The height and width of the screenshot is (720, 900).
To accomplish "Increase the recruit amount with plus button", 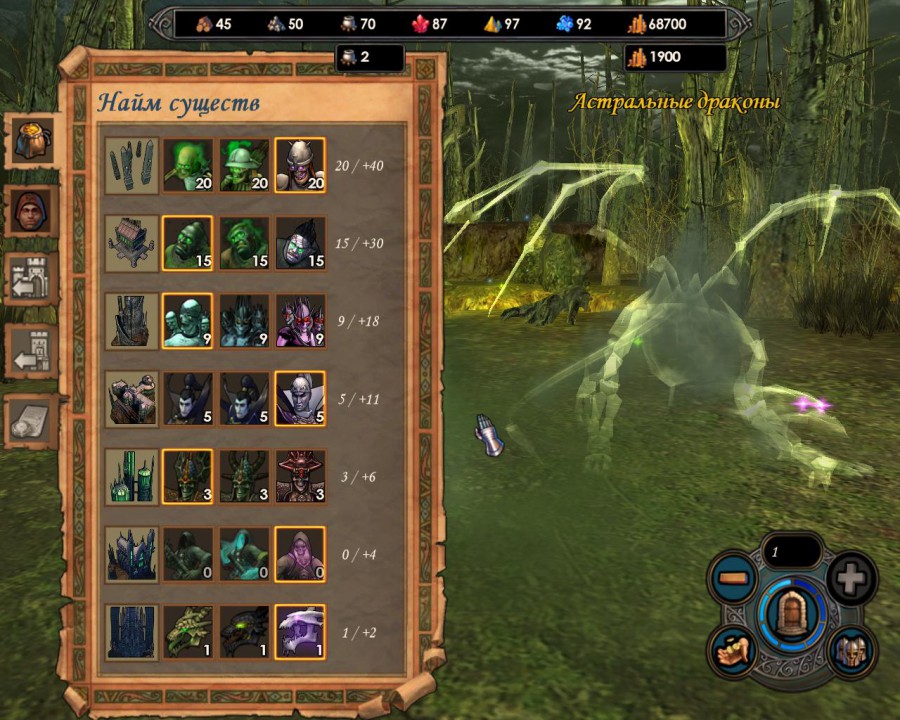I will pos(852,578).
